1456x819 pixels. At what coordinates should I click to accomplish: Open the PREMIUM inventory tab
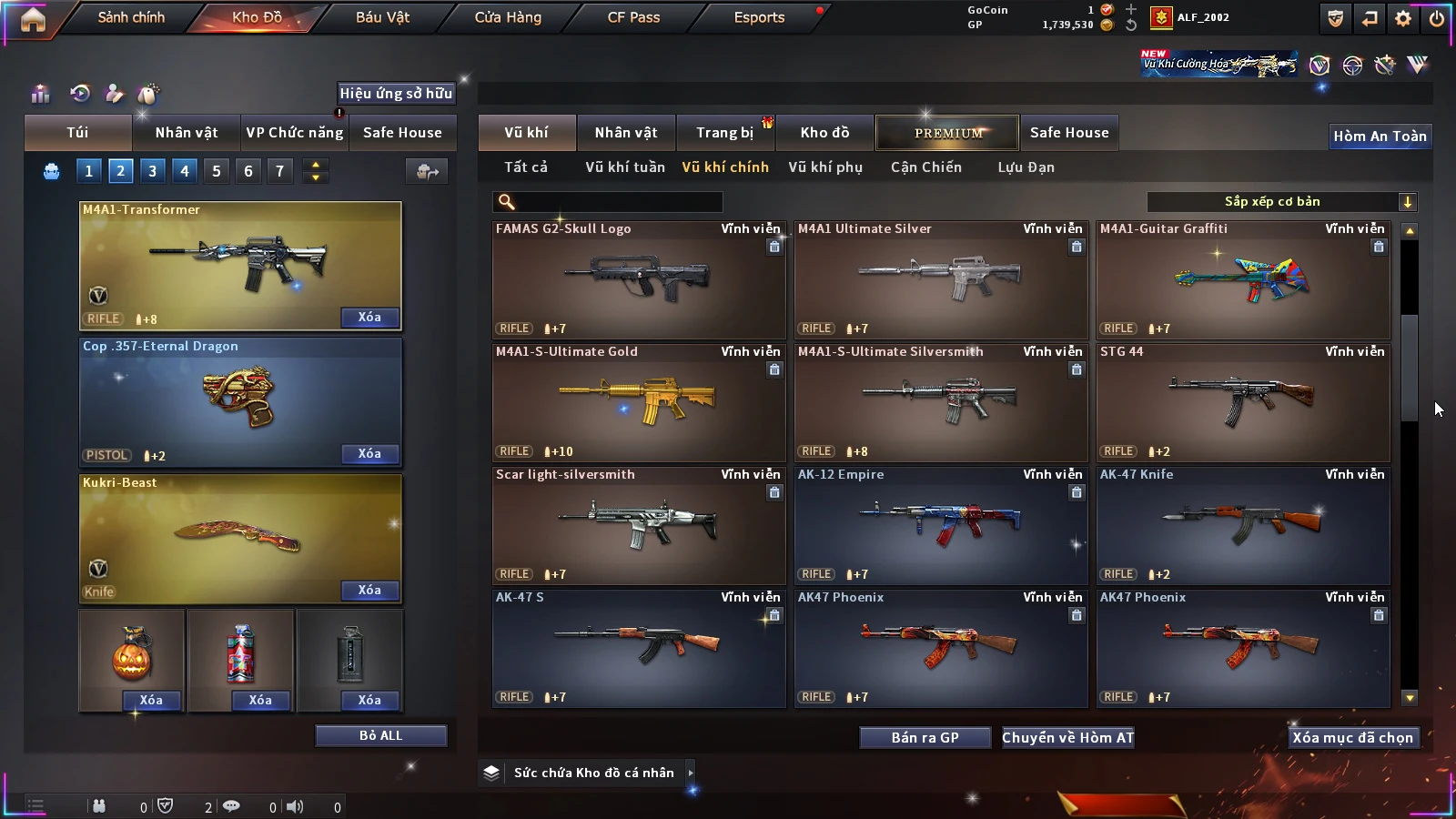coord(947,133)
